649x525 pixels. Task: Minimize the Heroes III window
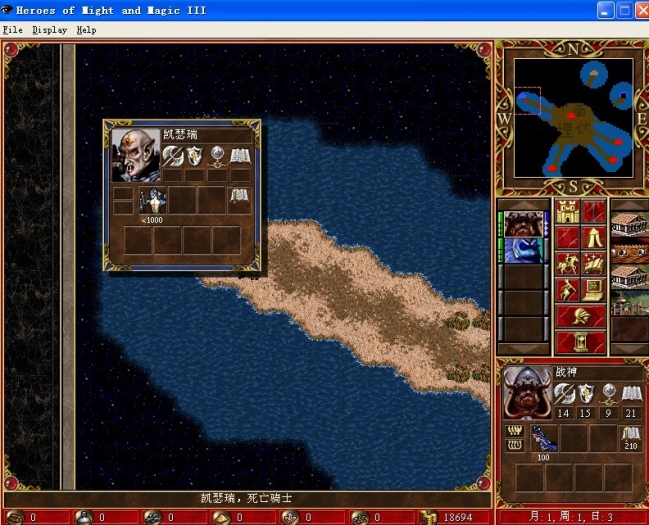[606, 10]
